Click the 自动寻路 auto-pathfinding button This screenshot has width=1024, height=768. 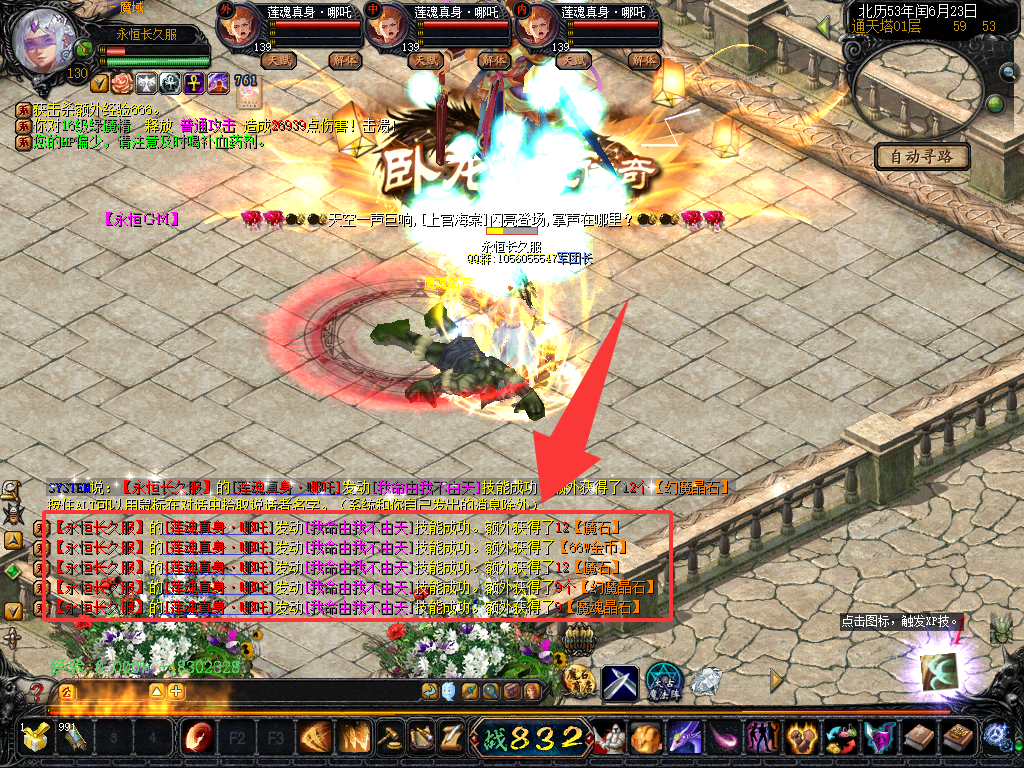tap(922, 156)
